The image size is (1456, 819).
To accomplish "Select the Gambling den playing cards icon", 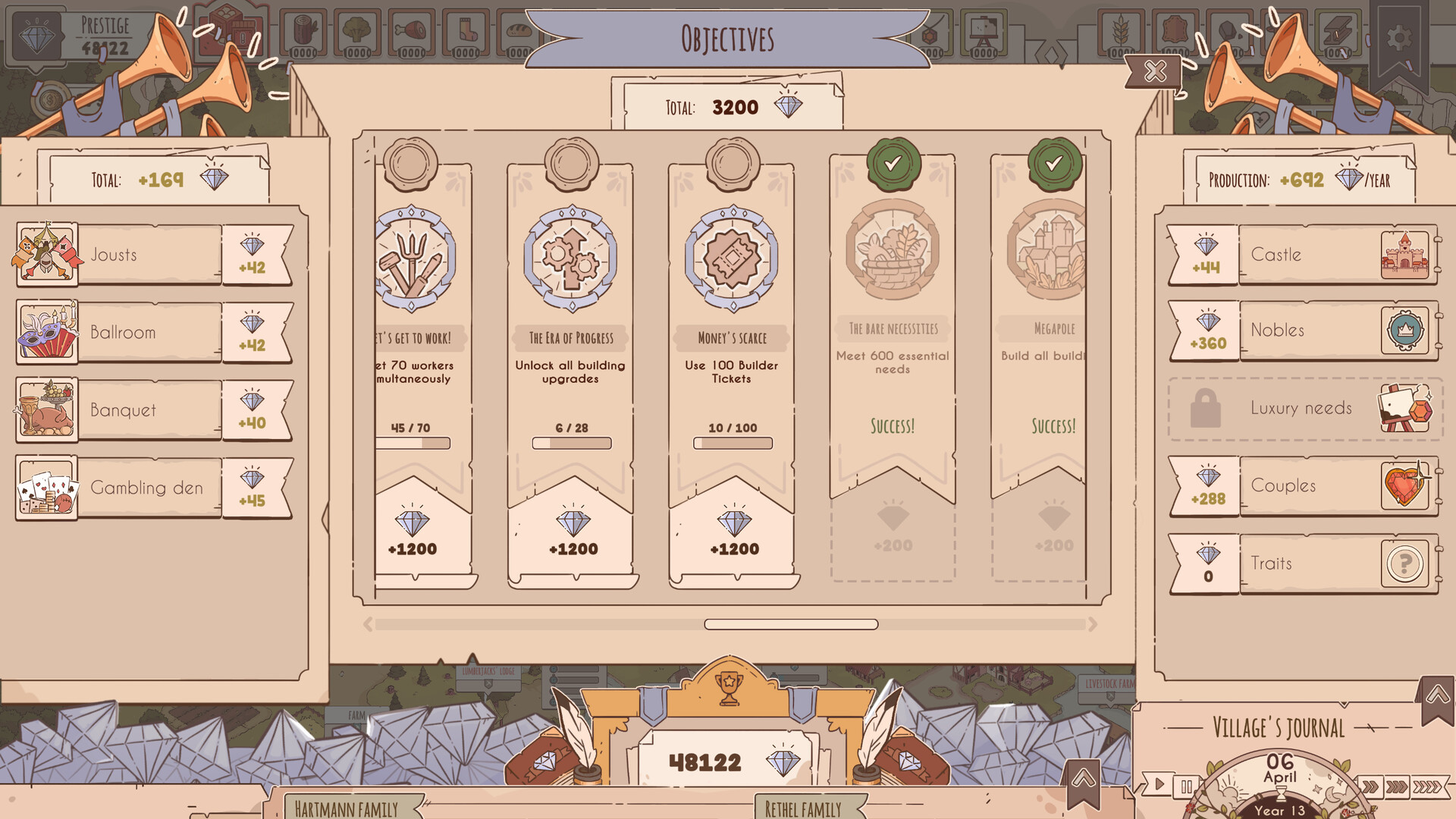I will pyautogui.click(x=47, y=488).
